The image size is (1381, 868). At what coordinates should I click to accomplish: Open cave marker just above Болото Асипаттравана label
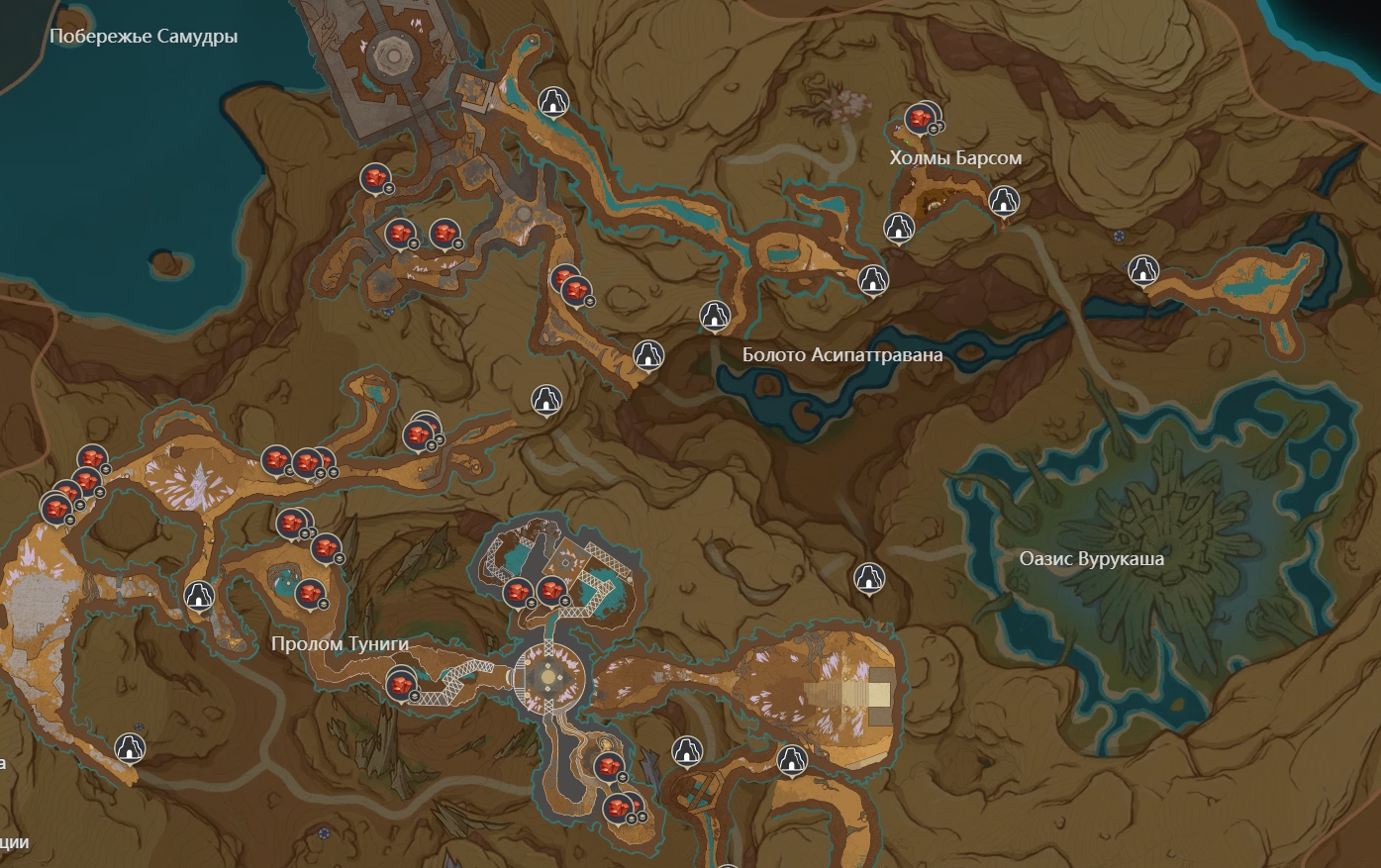click(714, 316)
